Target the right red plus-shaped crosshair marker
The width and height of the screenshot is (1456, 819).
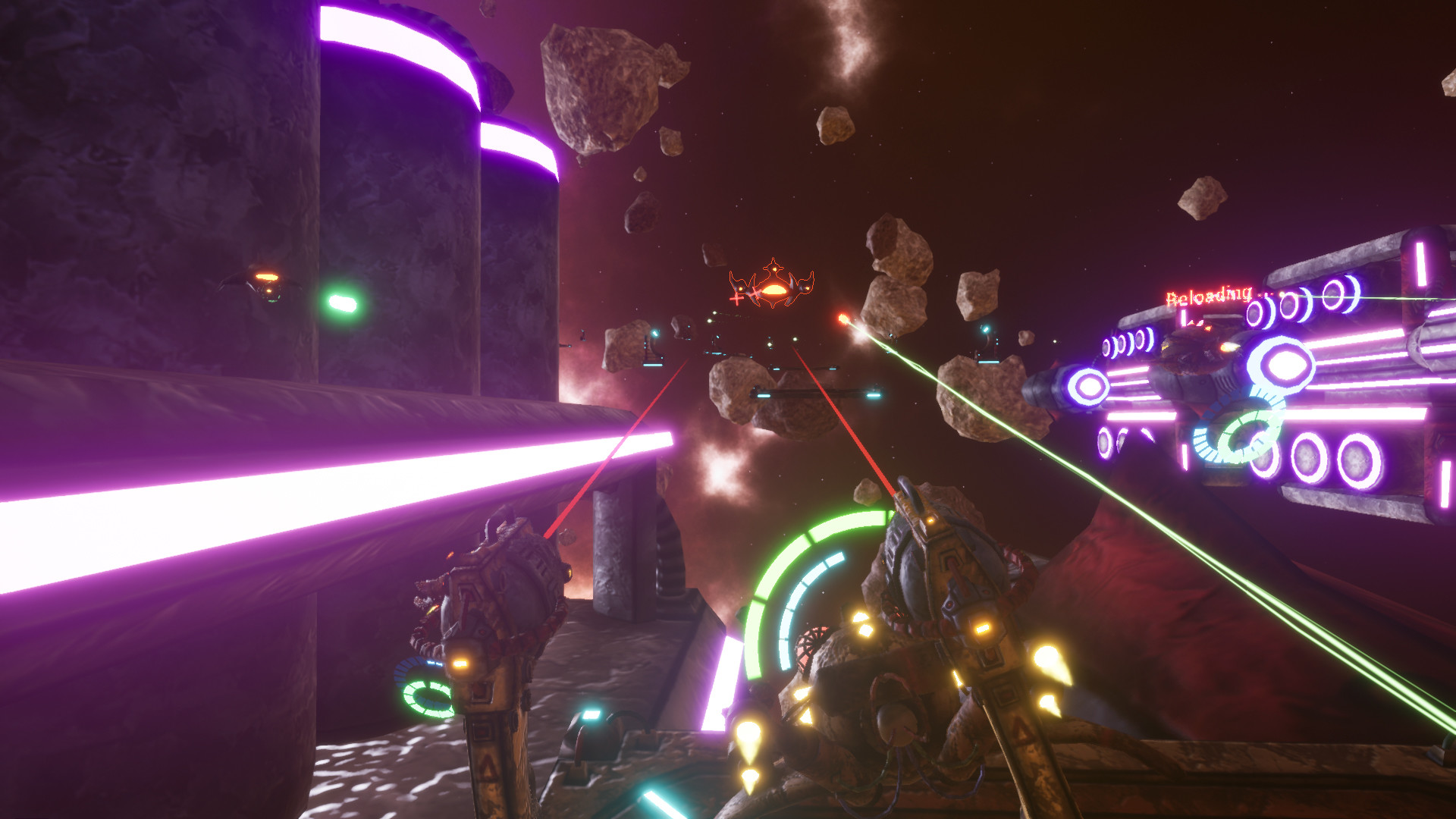pyautogui.click(x=756, y=293)
